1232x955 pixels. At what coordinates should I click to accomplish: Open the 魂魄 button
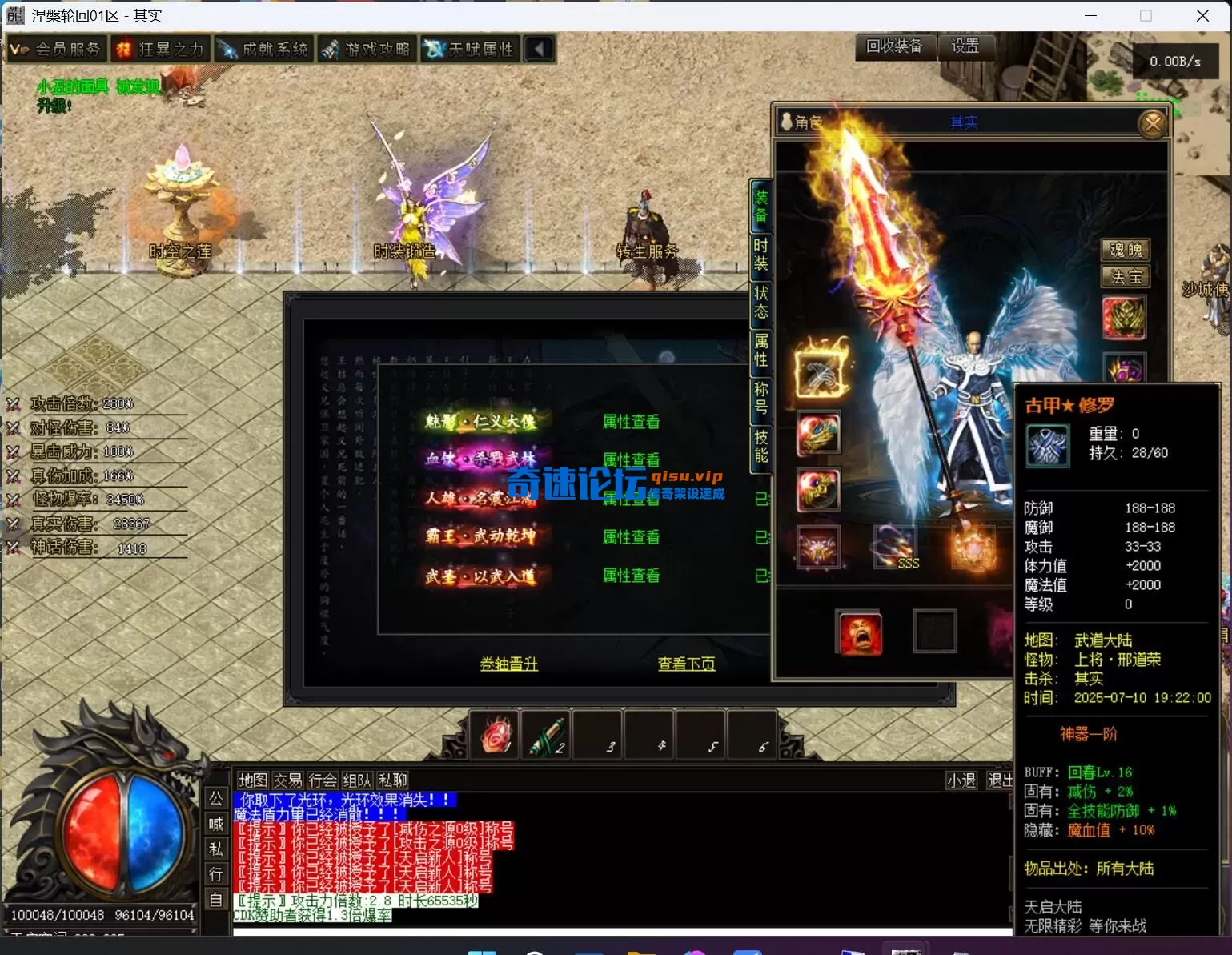(1126, 250)
